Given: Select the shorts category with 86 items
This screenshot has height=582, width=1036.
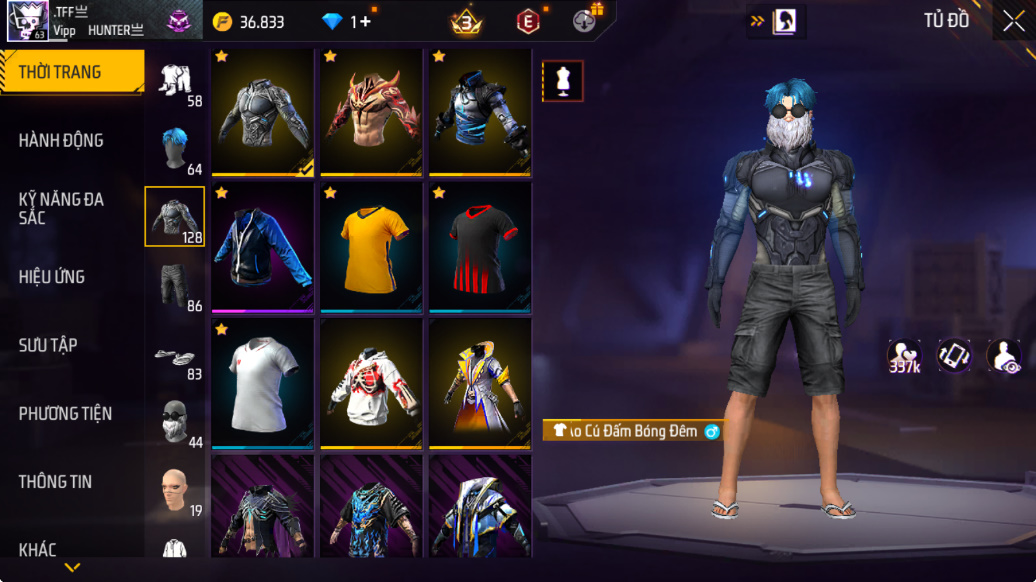Looking at the screenshot, I should coord(175,285).
